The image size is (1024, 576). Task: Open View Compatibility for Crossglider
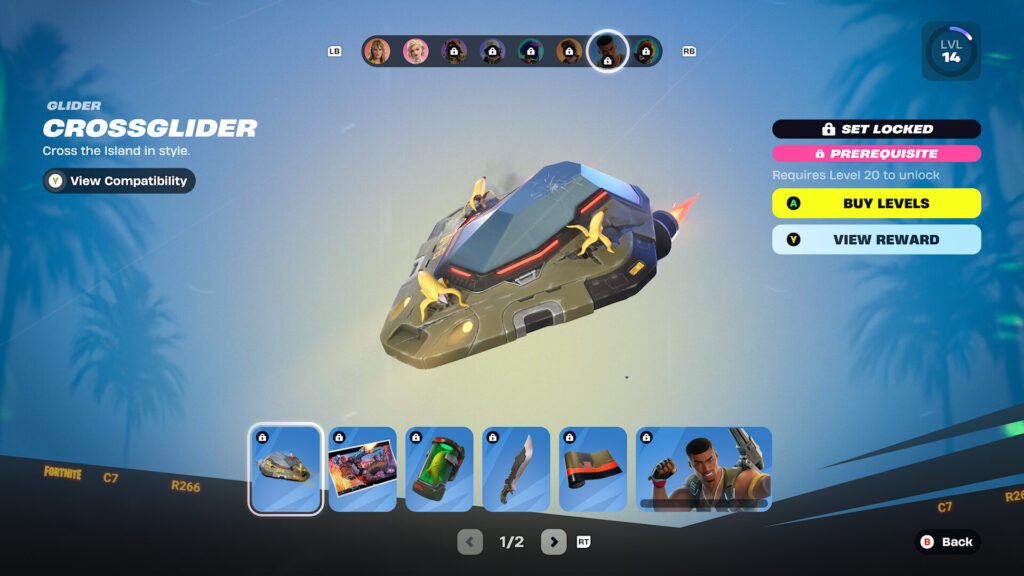(x=119, y=181)
